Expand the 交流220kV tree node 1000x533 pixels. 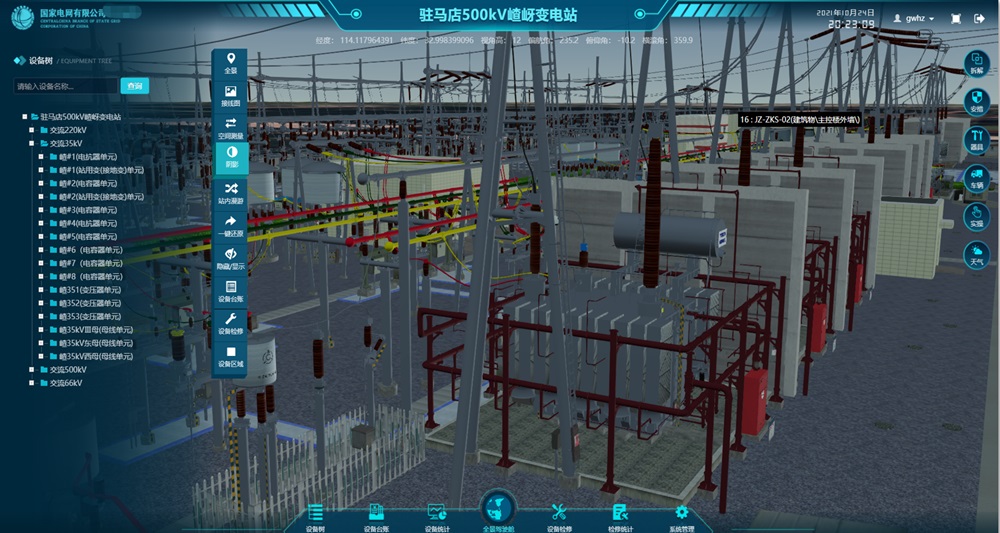pos(33,130)
